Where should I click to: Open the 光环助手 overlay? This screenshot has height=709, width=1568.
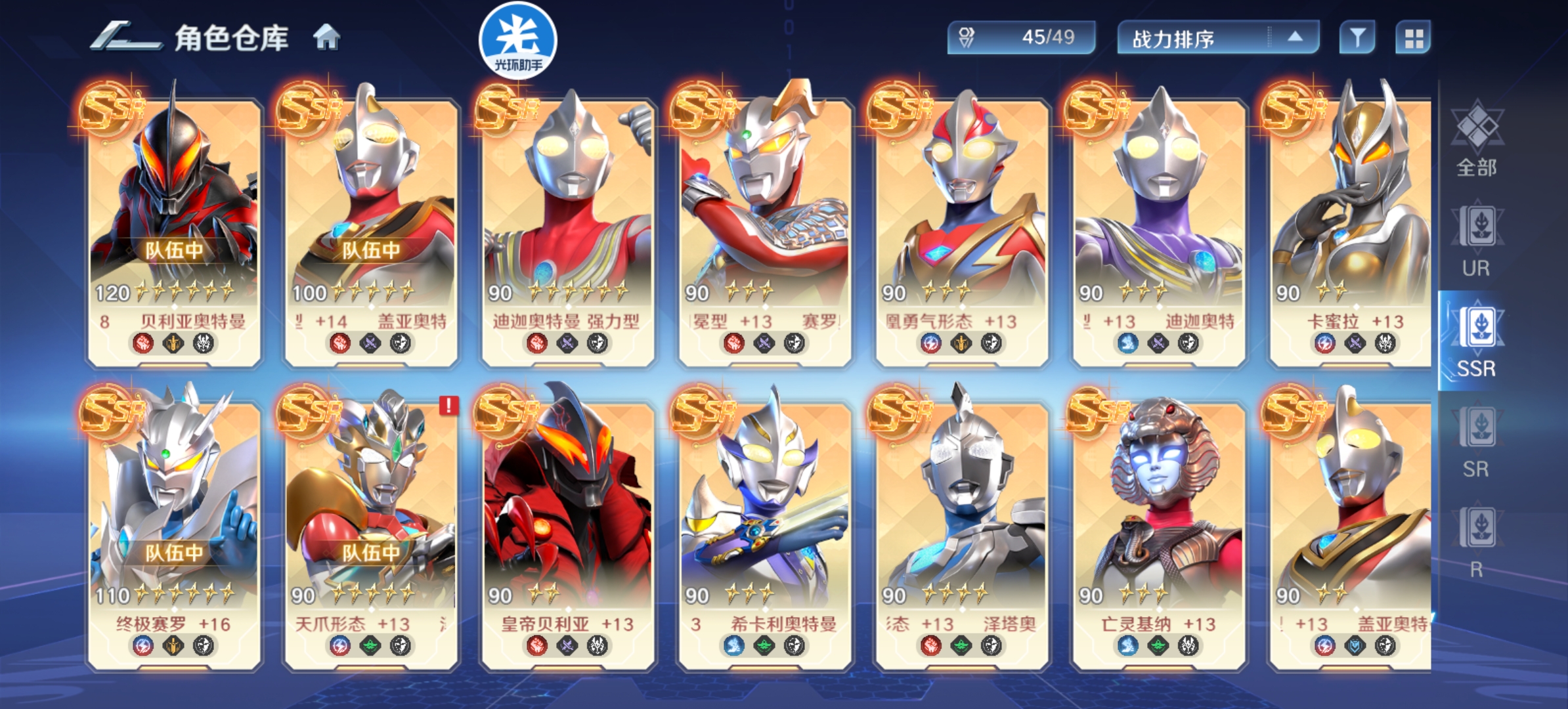[x=517, y=41]
